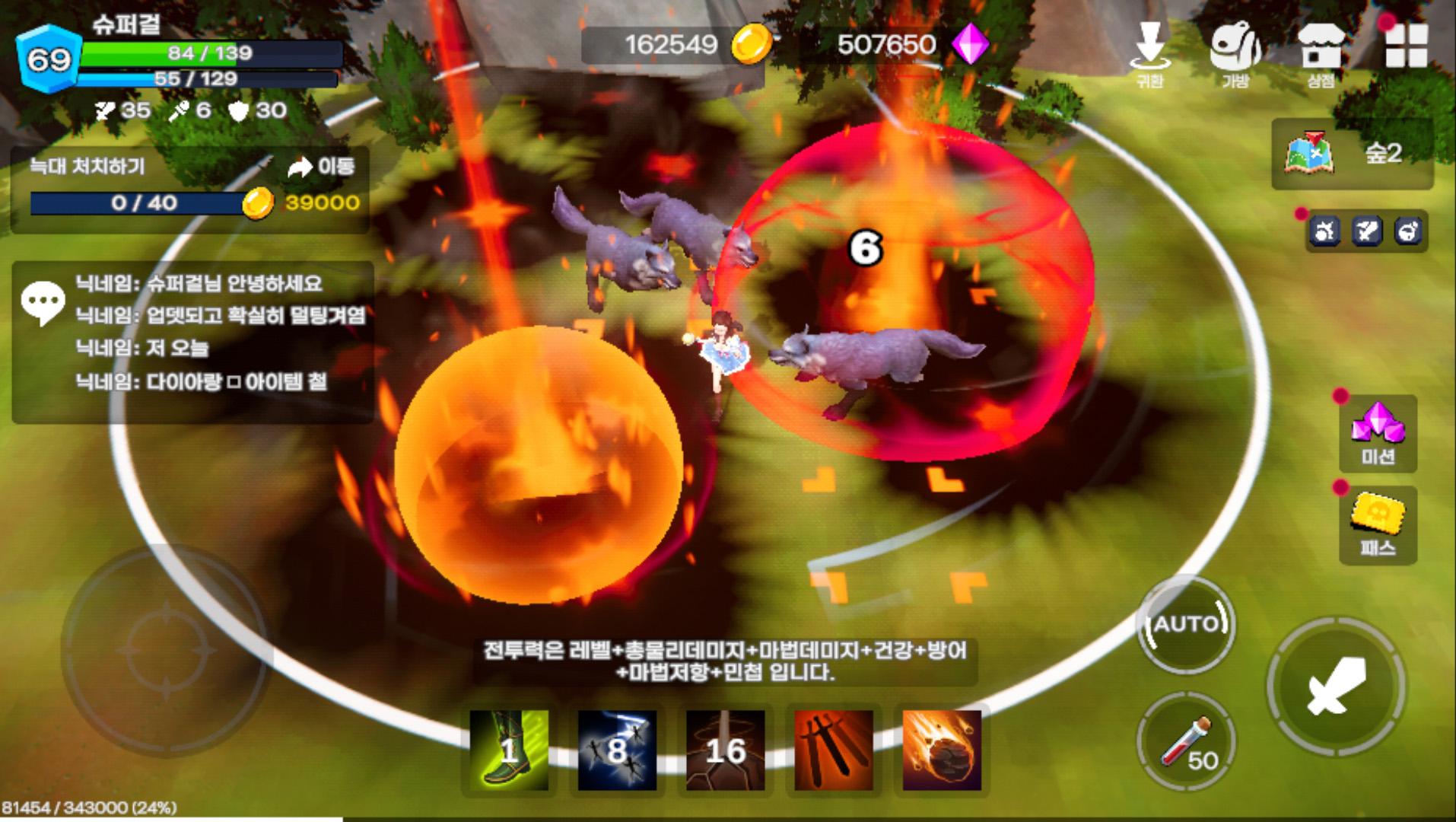Open the chat speech bubble

[43, 302]
